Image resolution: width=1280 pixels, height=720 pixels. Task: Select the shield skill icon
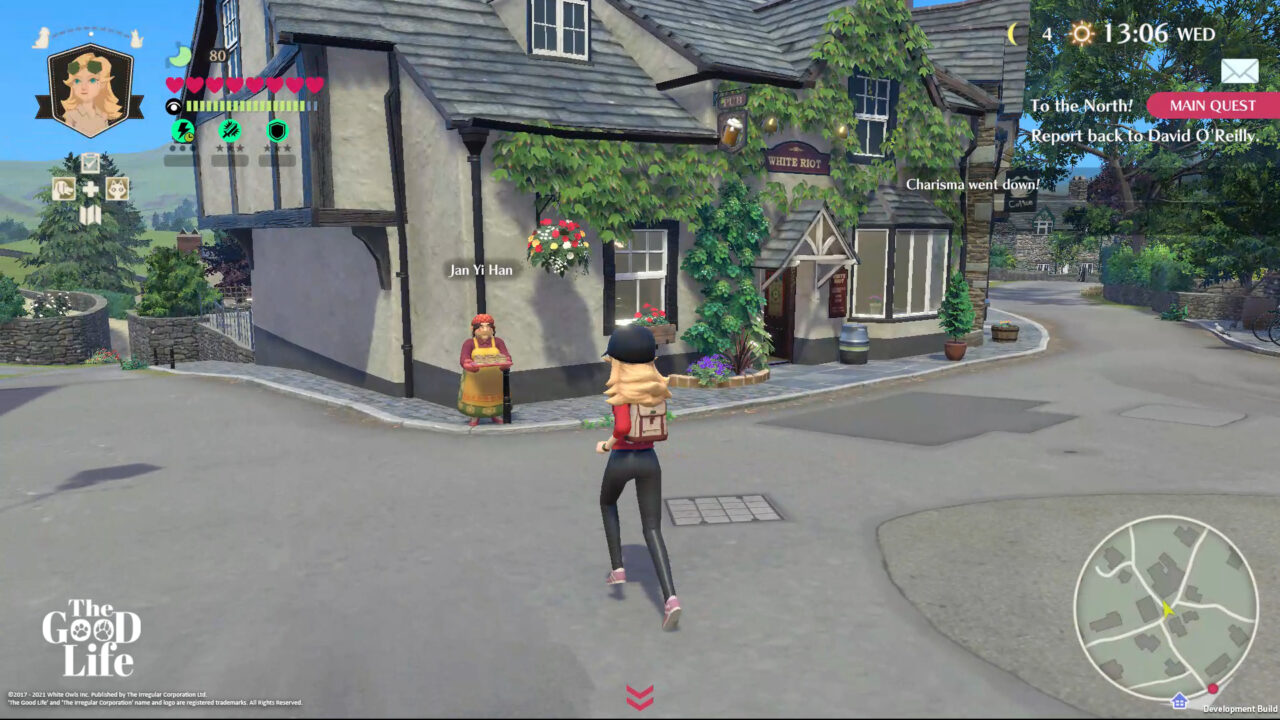coord(276,130)
